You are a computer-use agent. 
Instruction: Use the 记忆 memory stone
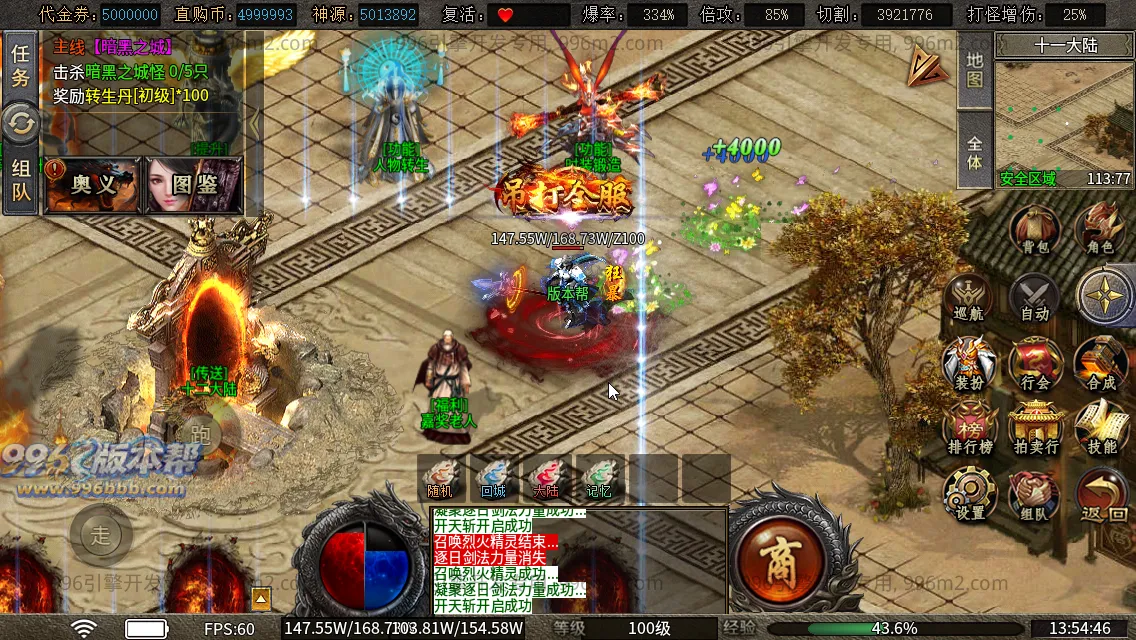pos(598,477)
